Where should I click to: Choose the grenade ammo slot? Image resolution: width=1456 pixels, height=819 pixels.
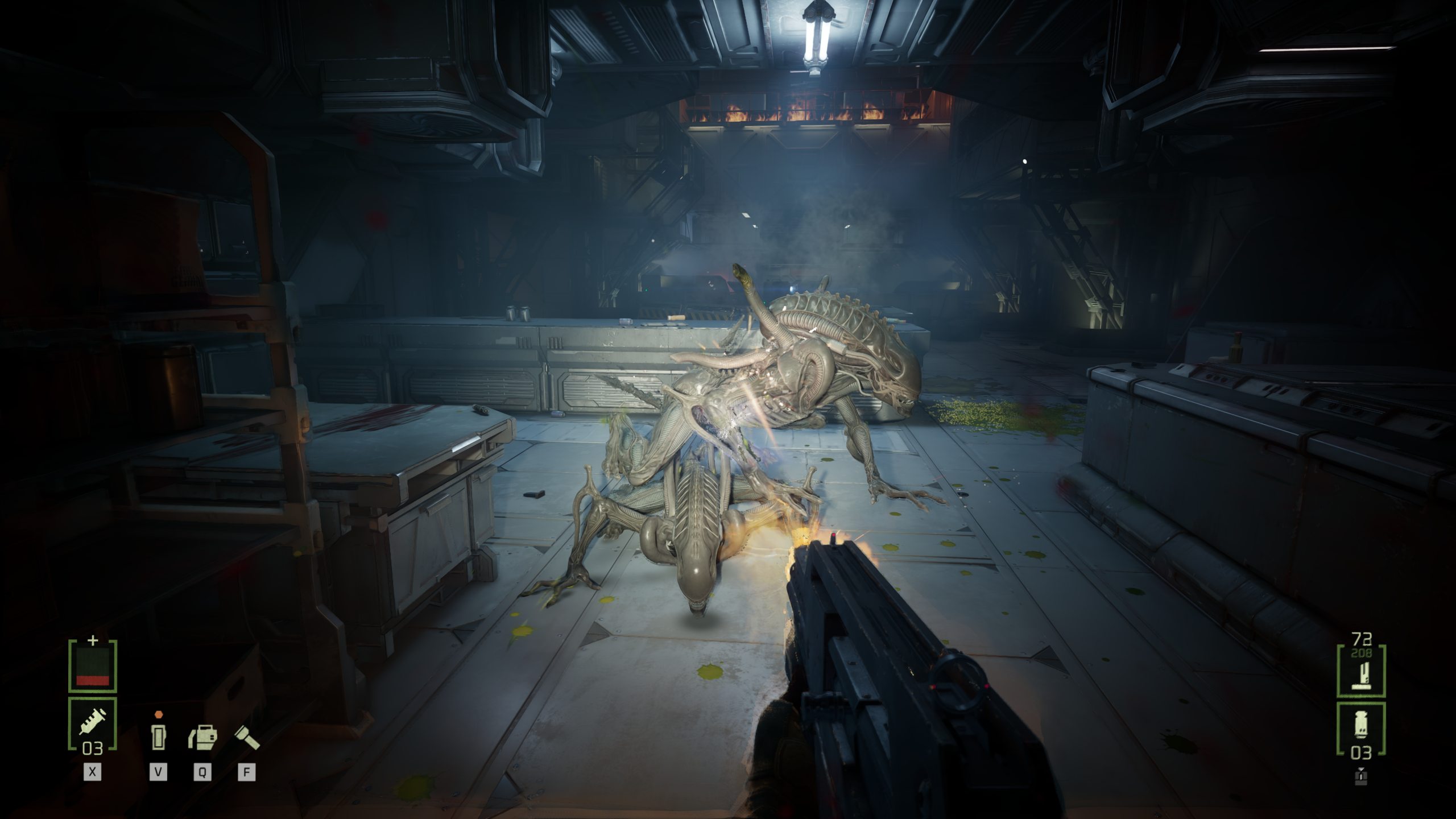click(x=1361, y=729)
